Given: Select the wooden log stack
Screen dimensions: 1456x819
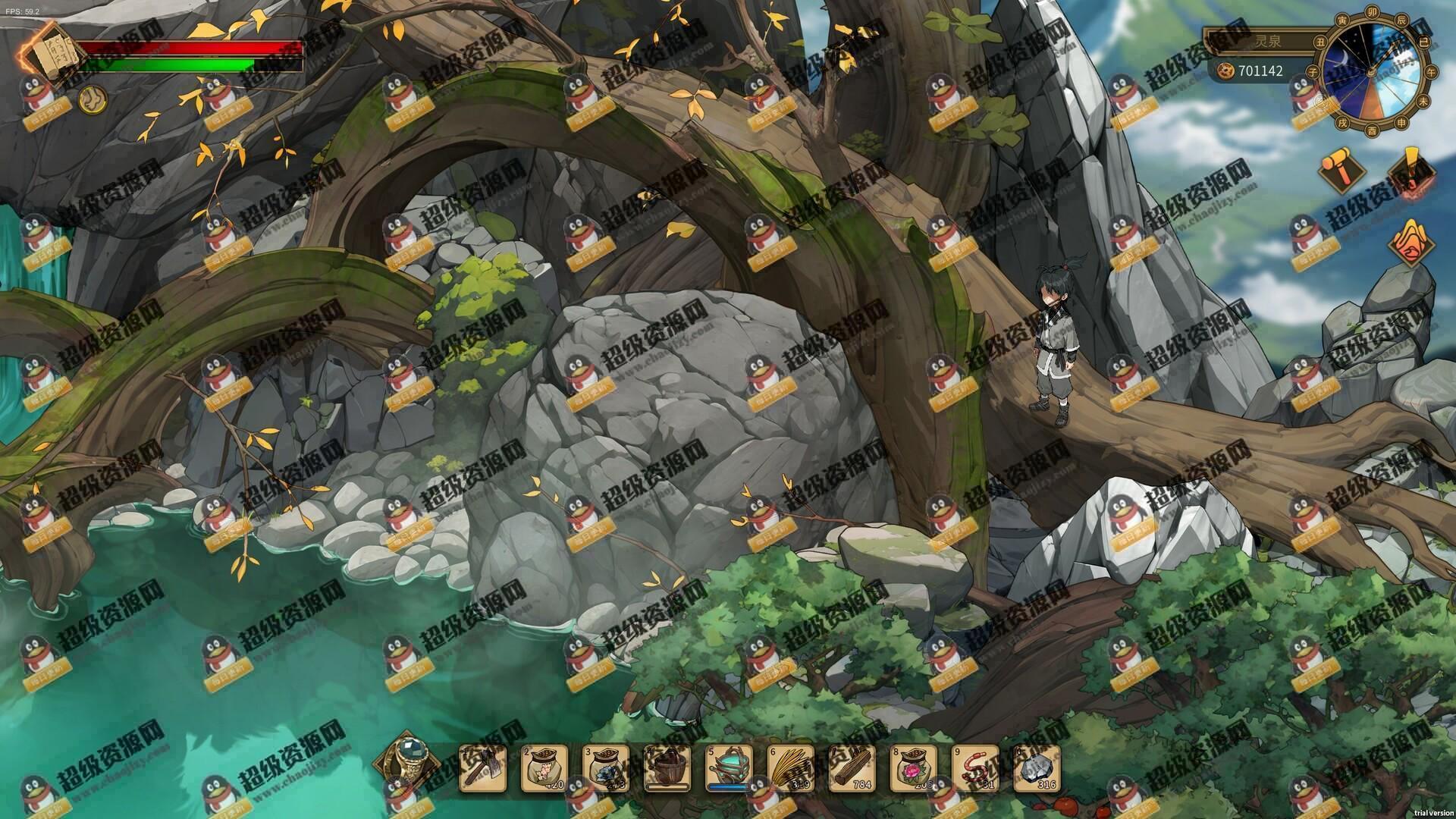Looking at the screenshot, I should click(852, 767).
